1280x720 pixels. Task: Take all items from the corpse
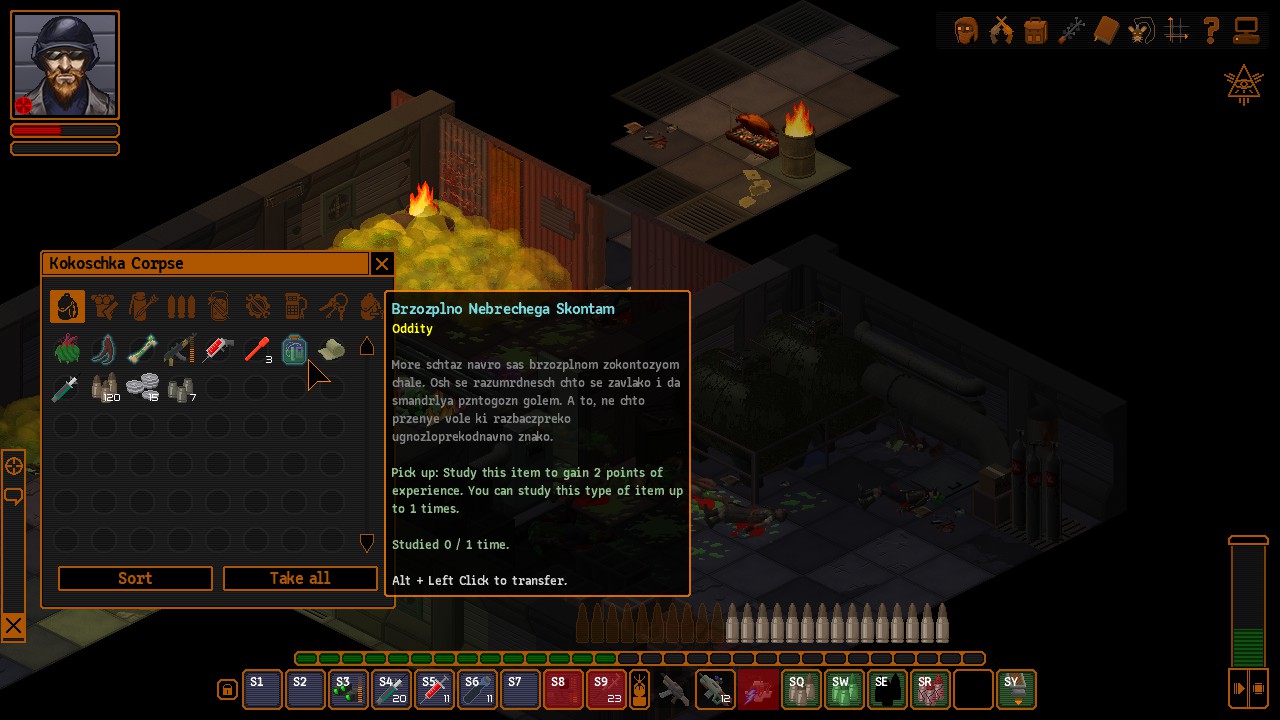click(x=300, y=578)
